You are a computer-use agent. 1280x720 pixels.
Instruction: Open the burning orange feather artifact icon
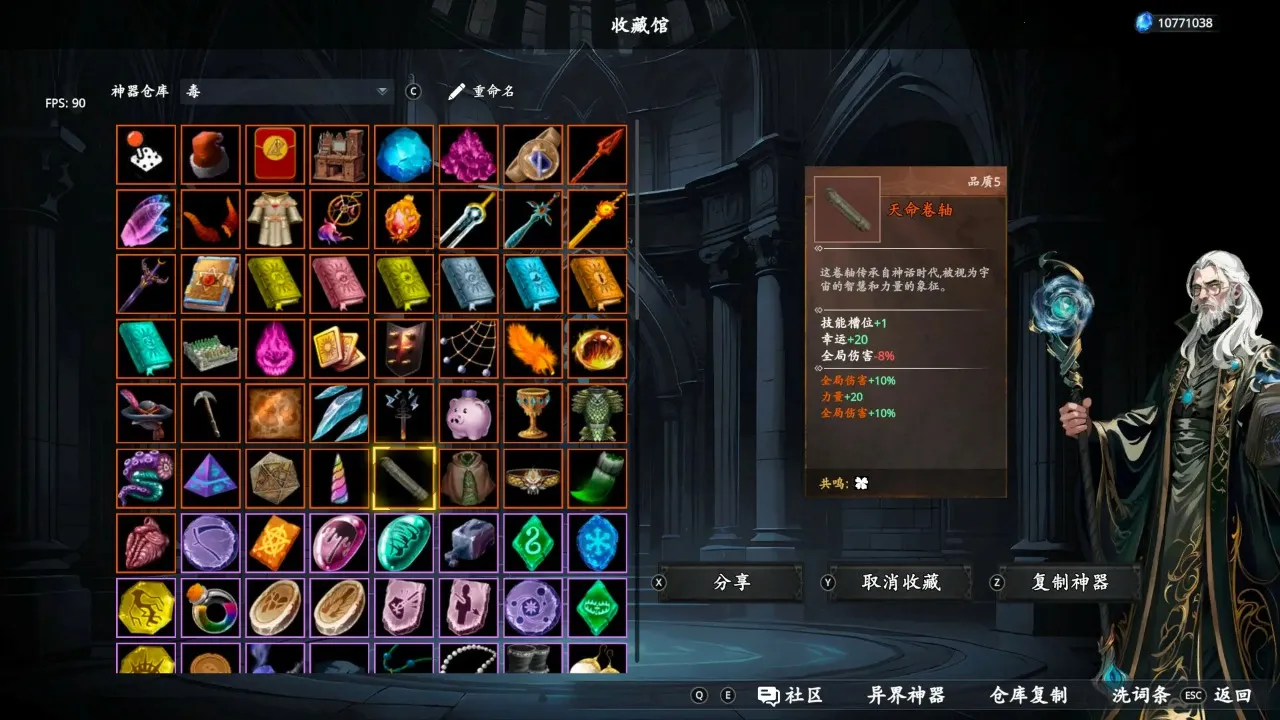(532, 348)
